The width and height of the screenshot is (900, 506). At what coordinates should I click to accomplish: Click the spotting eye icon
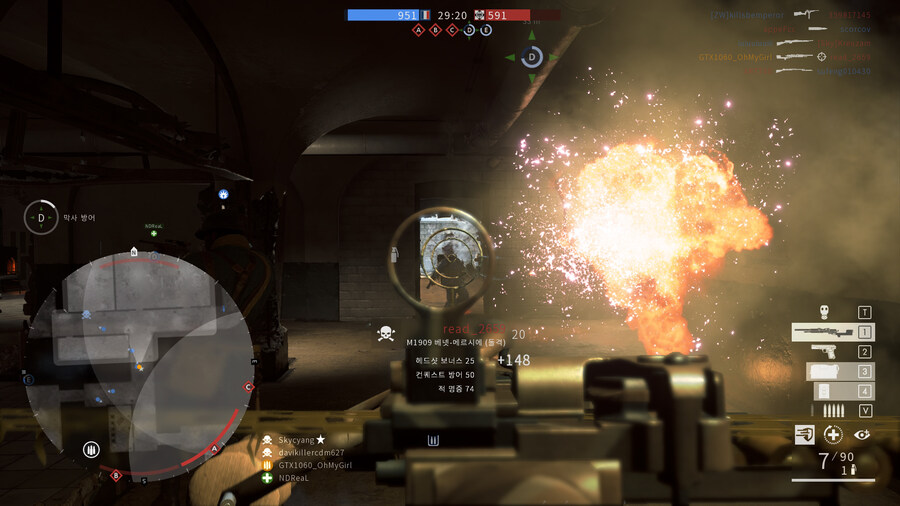[x=862, y=434]
